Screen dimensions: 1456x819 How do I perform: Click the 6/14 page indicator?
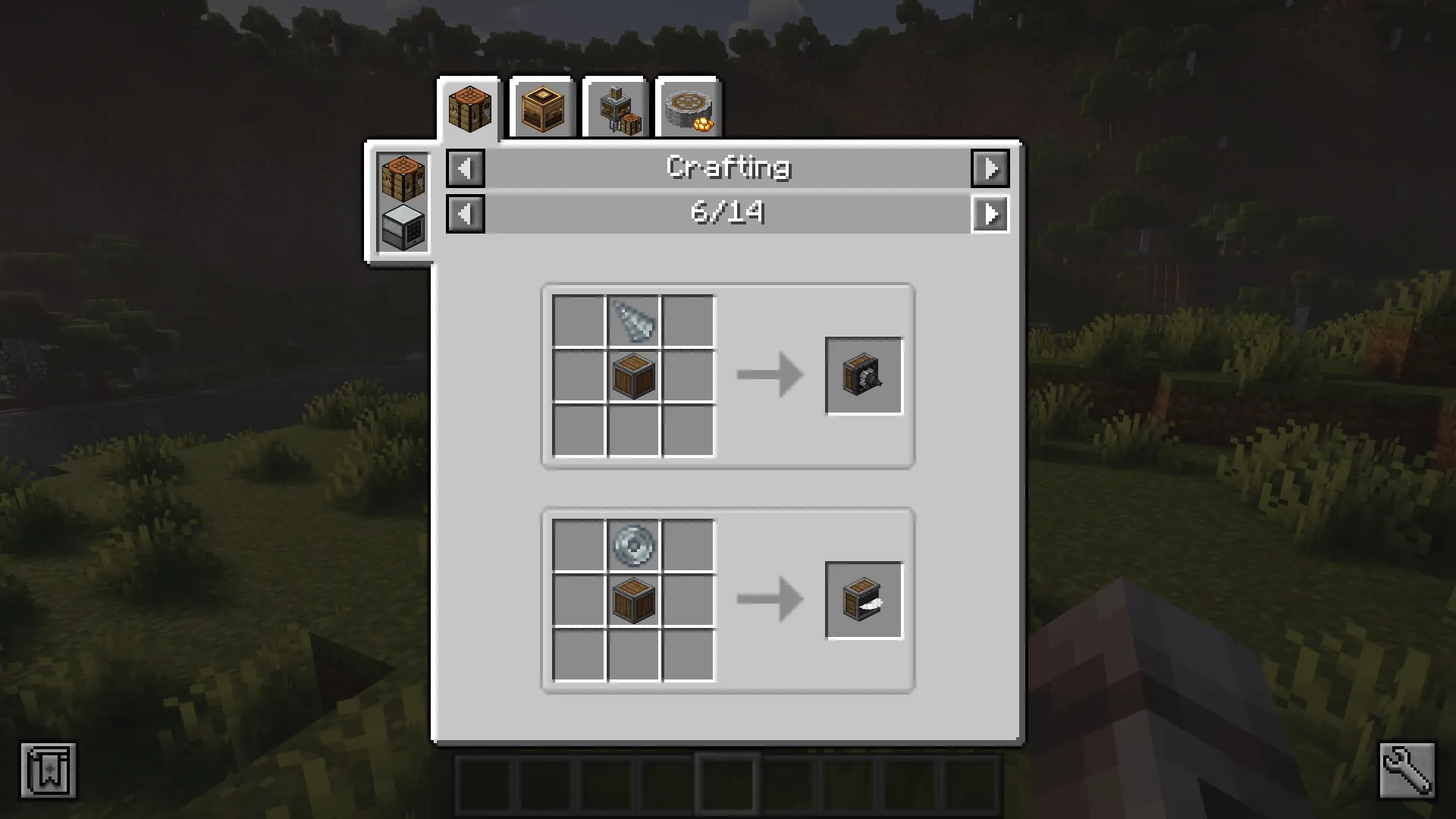click(x=727, y=215)
